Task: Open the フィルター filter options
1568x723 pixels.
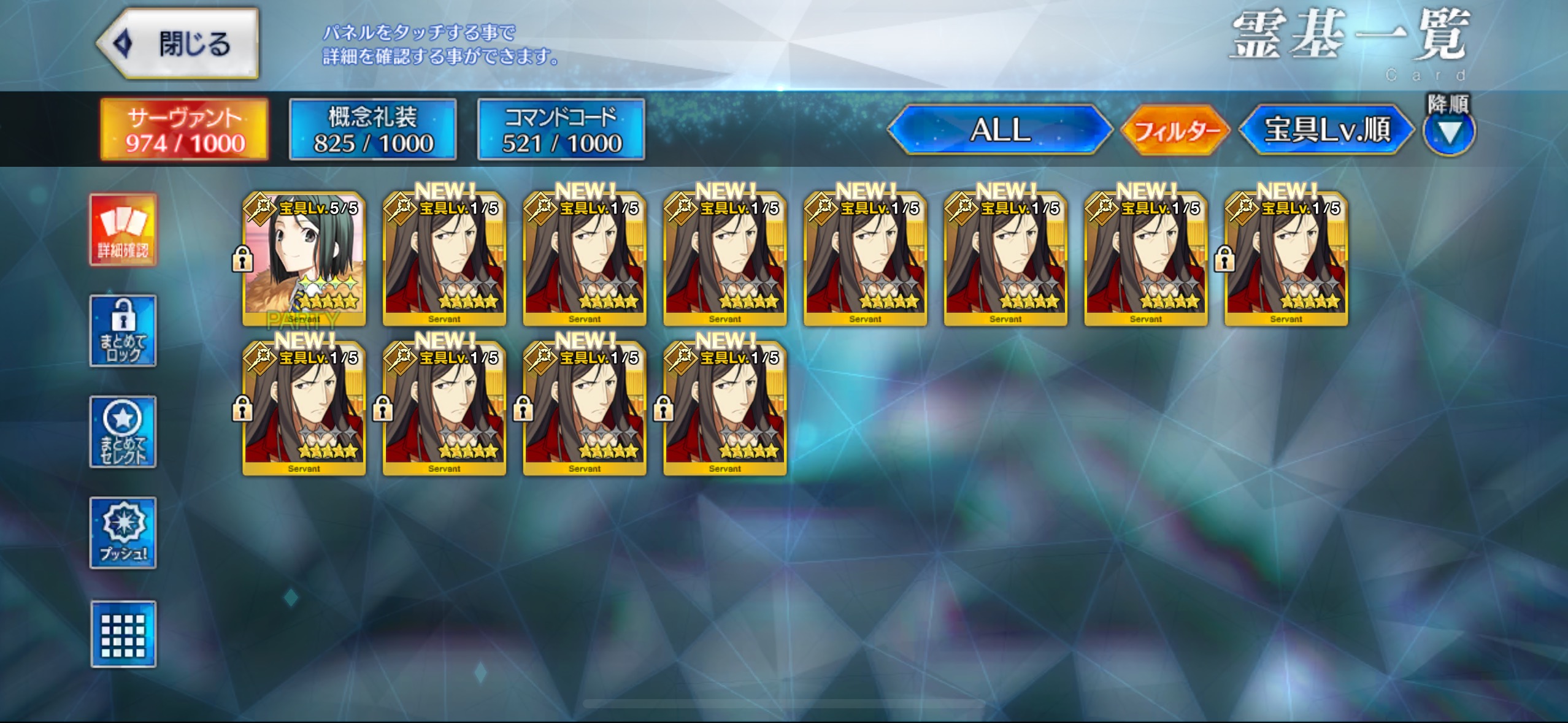Action: click(1175, 131)
